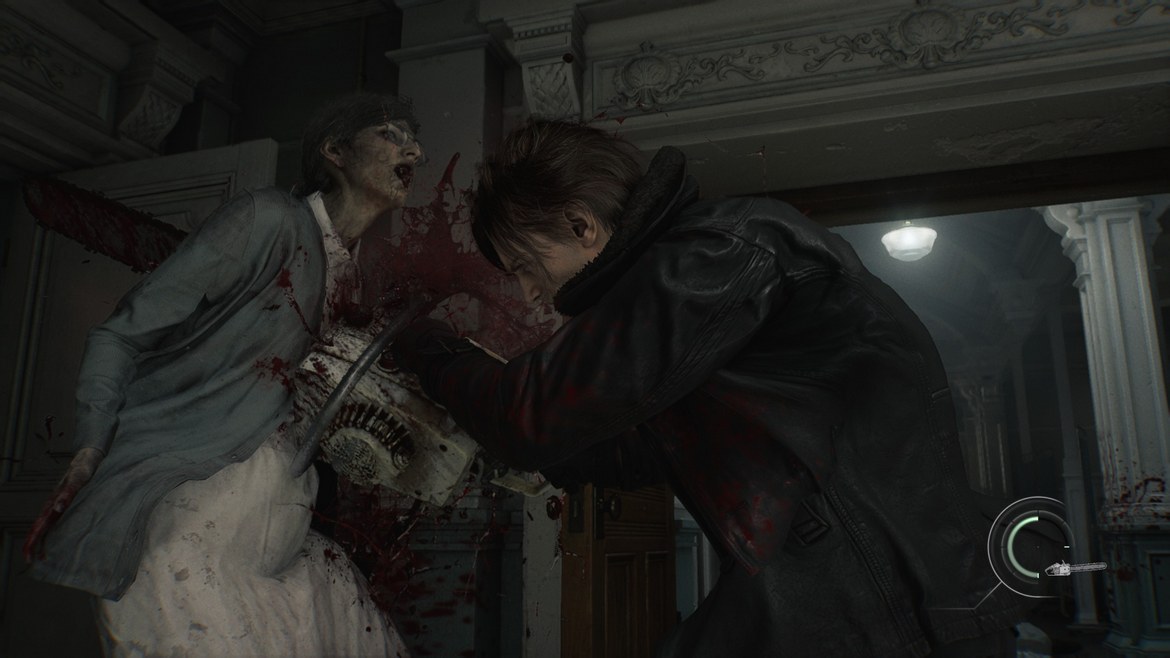This screenshot has width=1170, height=658.
Task: Select the equipped chainsaw weapon icon
Action: [x=1074, y=568]
